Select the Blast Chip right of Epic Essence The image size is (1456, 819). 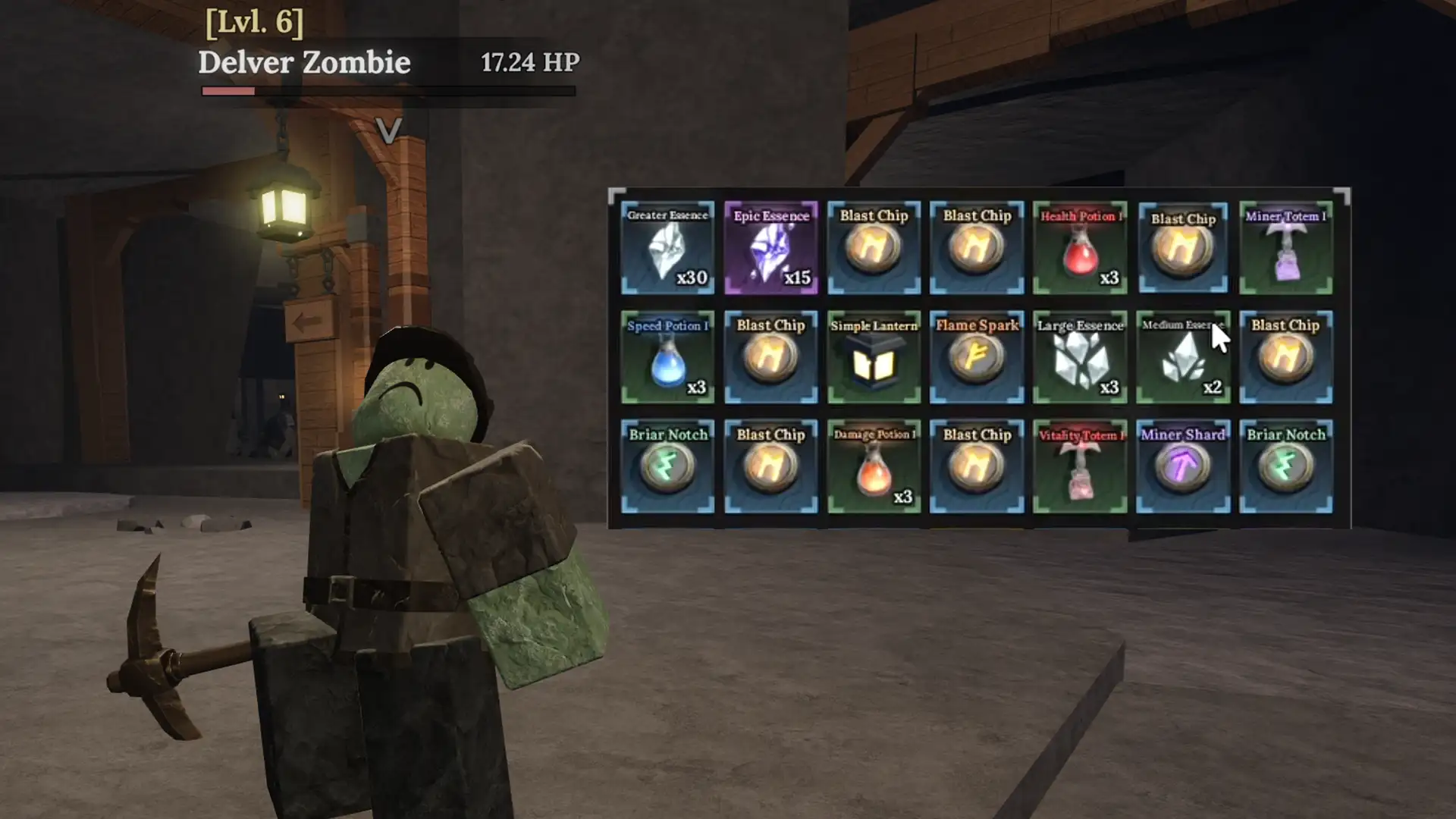point(874,246)
